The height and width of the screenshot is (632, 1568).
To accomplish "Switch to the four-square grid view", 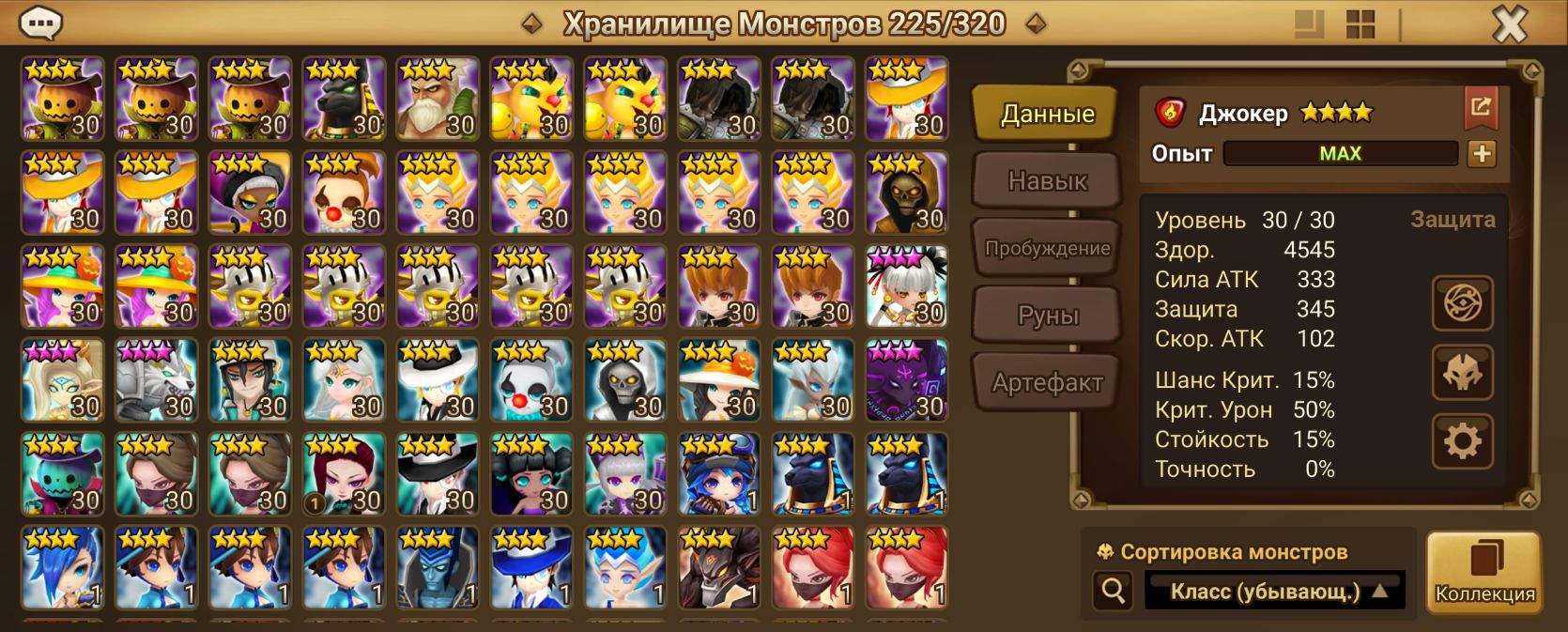I will pyautogui.click(x=1360, y=24).
